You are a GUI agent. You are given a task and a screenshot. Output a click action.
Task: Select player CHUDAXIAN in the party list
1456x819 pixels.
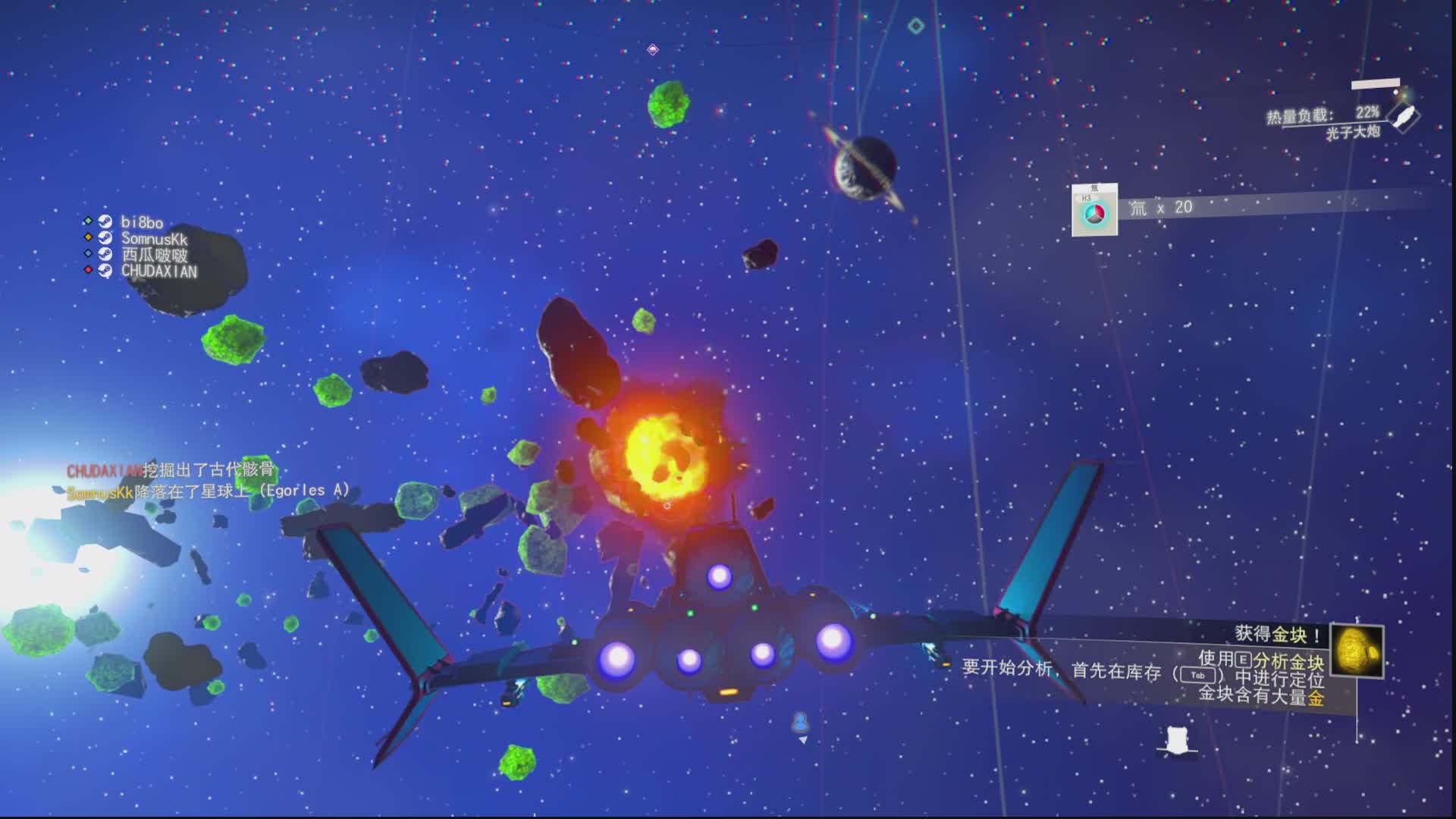[x=158, y=271]
